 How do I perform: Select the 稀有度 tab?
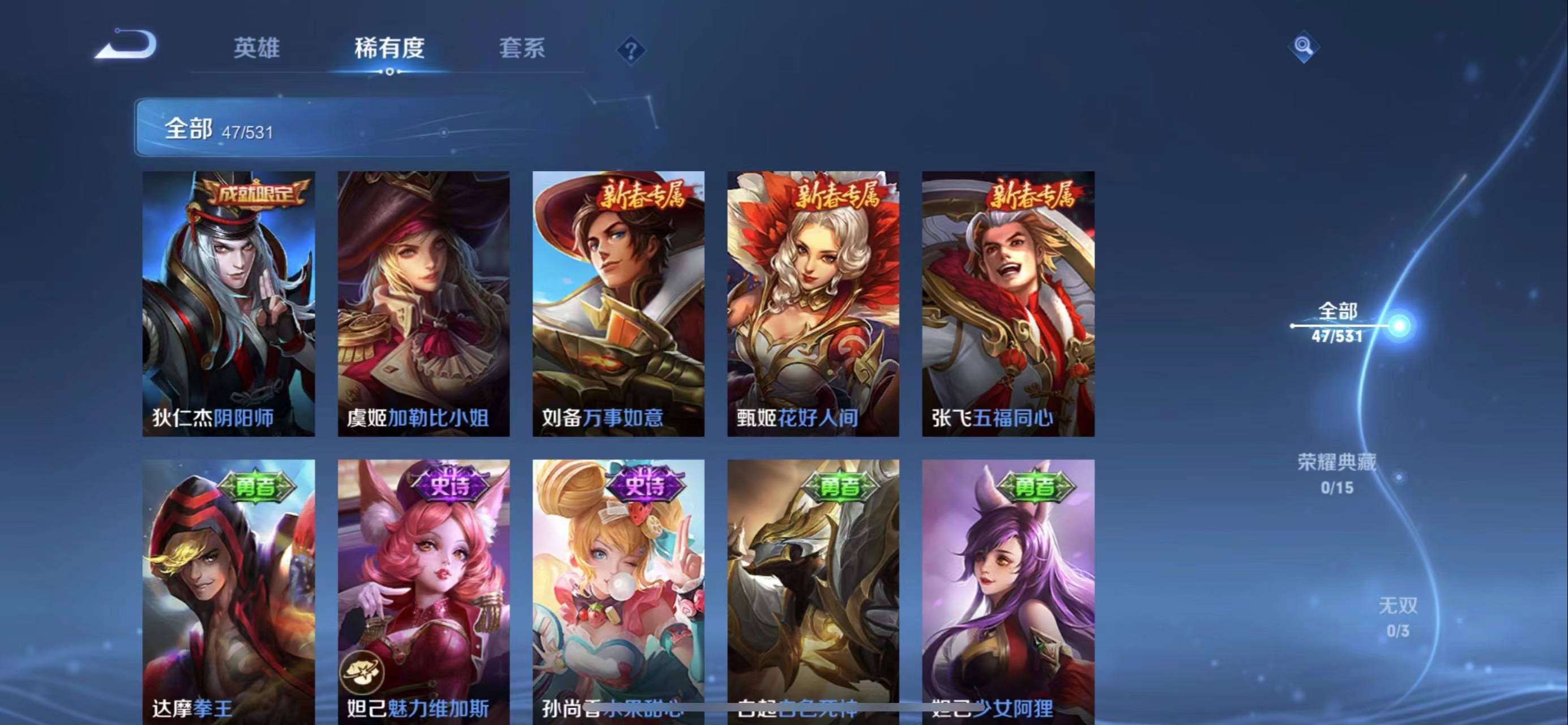coord(390,48)
